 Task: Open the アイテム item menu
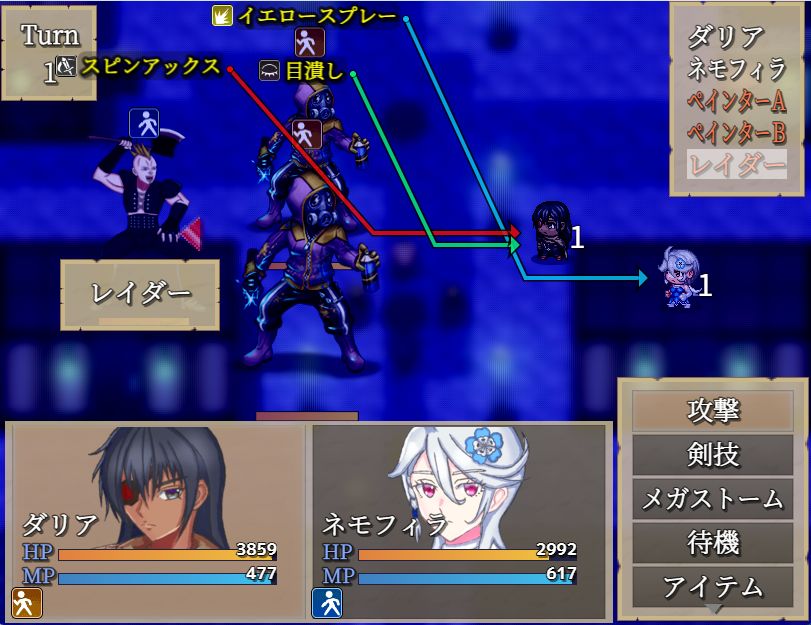tap(712, 586)
